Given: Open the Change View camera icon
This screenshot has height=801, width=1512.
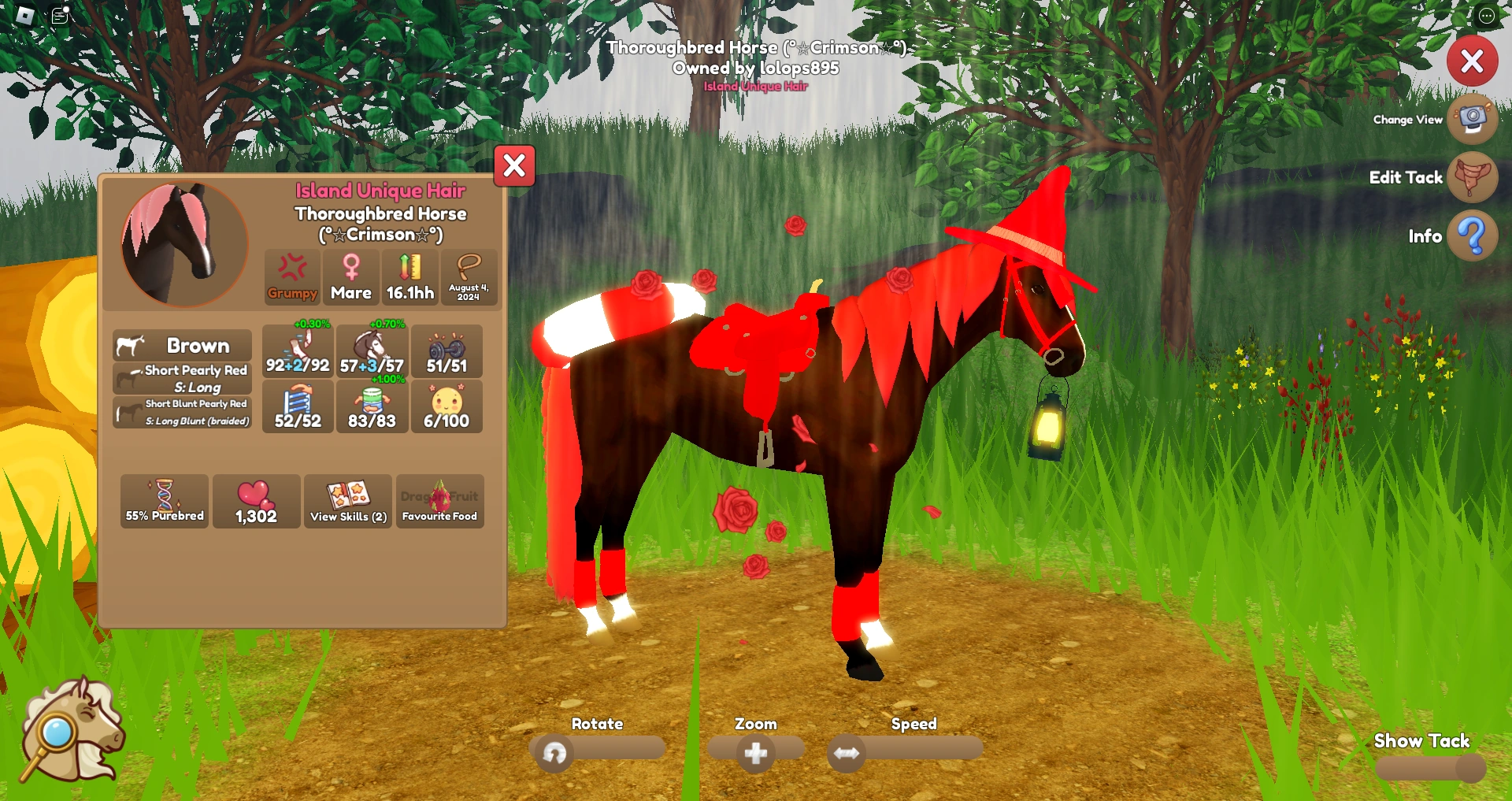Looking at the screenshot, I should tap(1473, 120).
